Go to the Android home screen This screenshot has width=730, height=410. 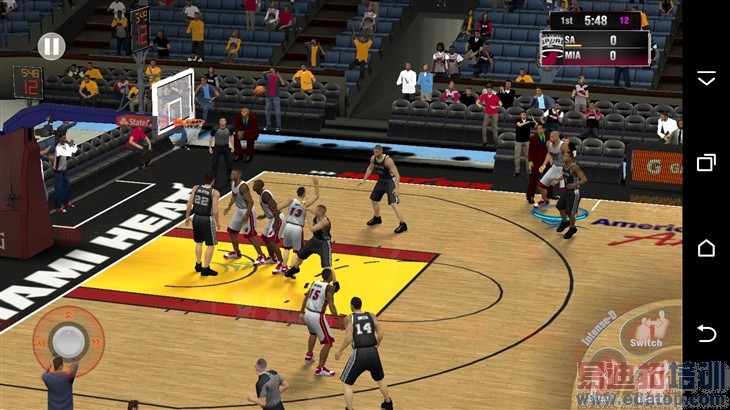[x=706, y=247]
